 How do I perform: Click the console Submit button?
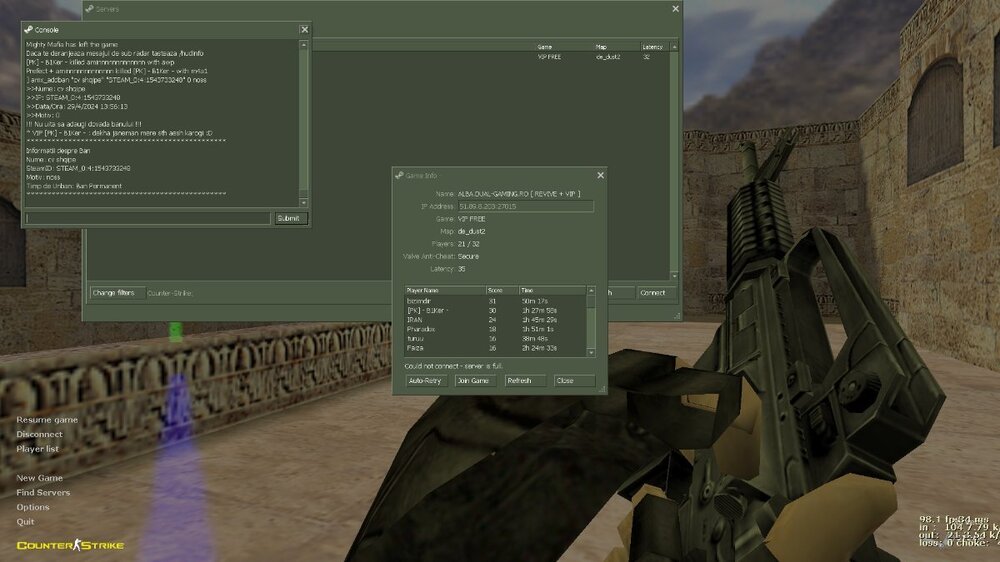pos(290,218)
